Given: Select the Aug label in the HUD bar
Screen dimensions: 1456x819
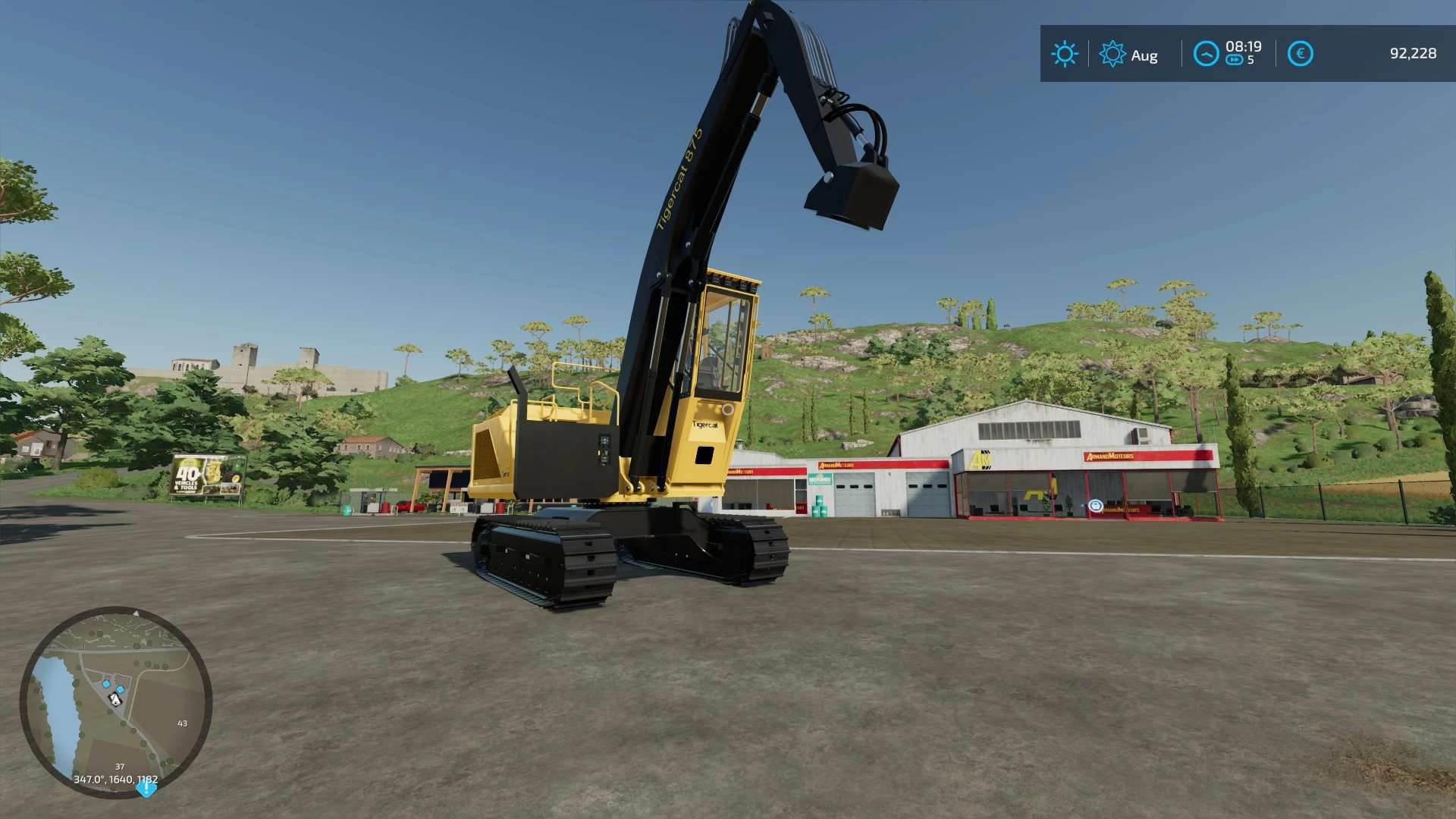Looking at the screenshot, I should tap(1144, 55).
